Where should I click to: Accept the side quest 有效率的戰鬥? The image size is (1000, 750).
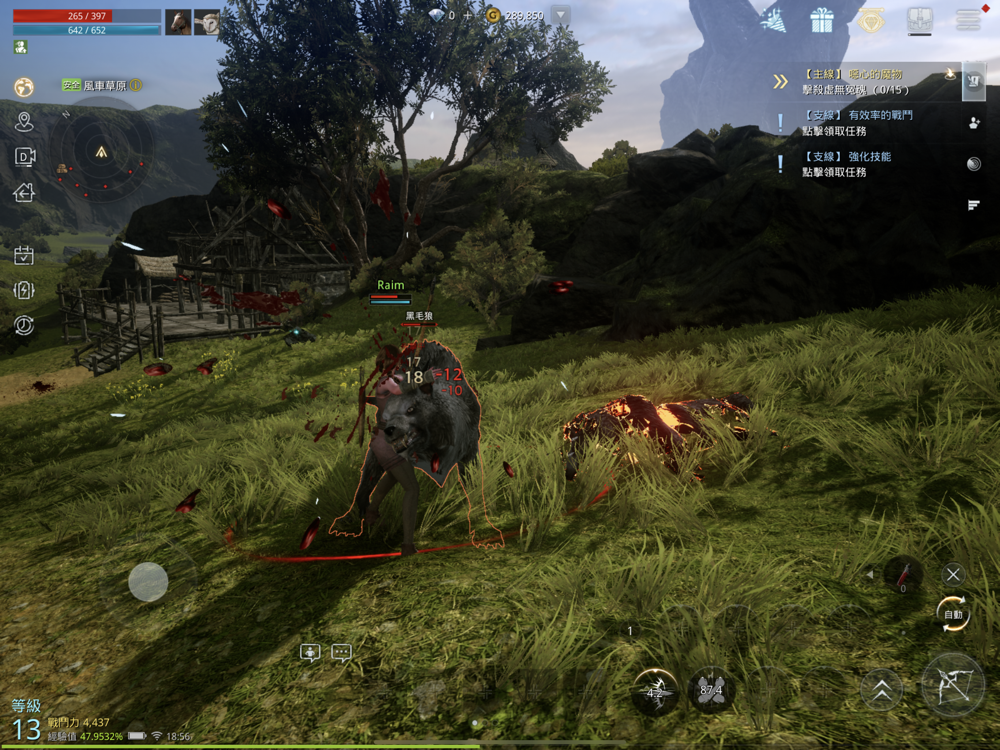[x=858, y=123]
